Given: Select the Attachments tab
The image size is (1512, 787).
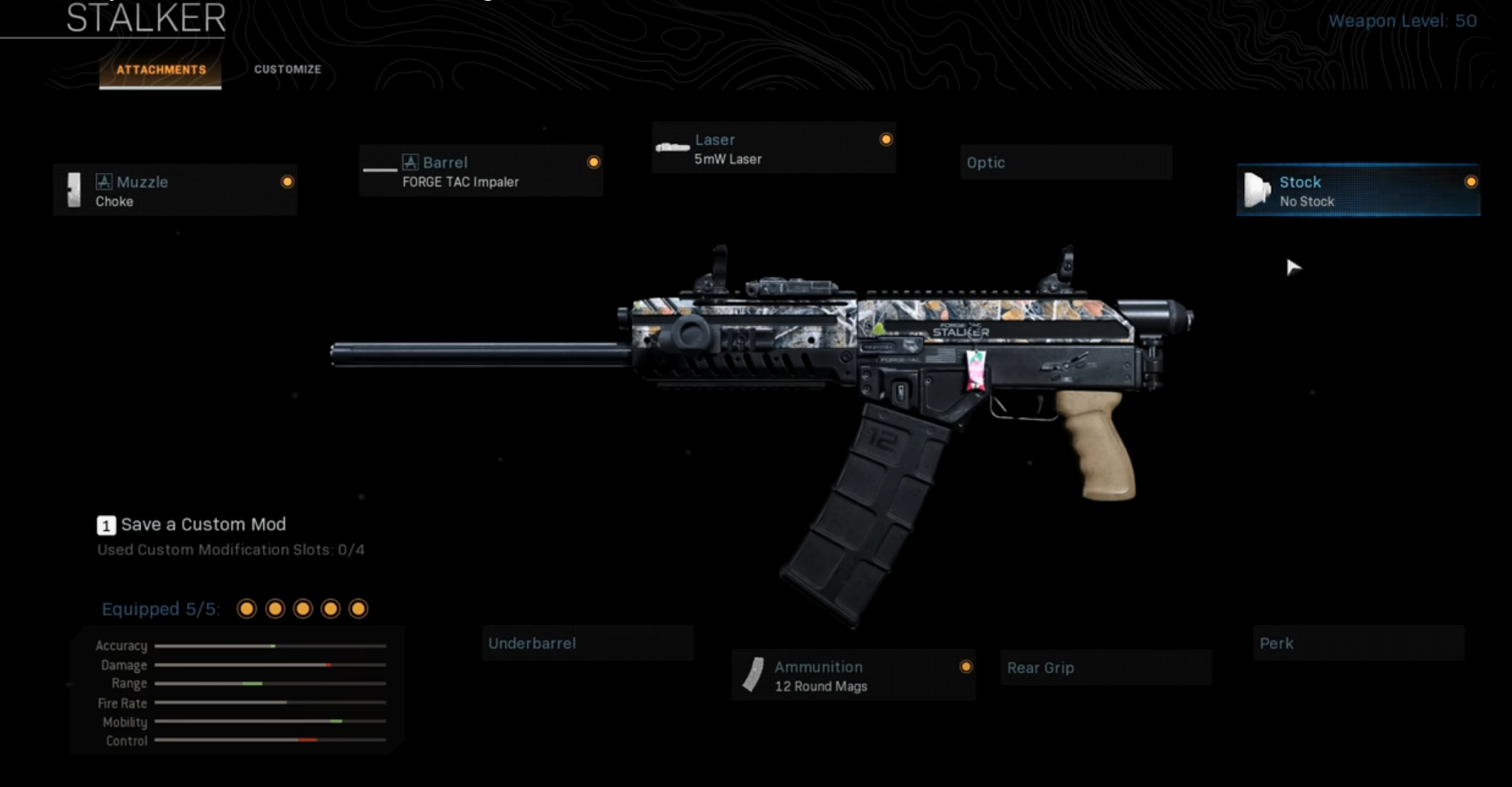Looking at the screenshot, I should click(x=160, y=69).
